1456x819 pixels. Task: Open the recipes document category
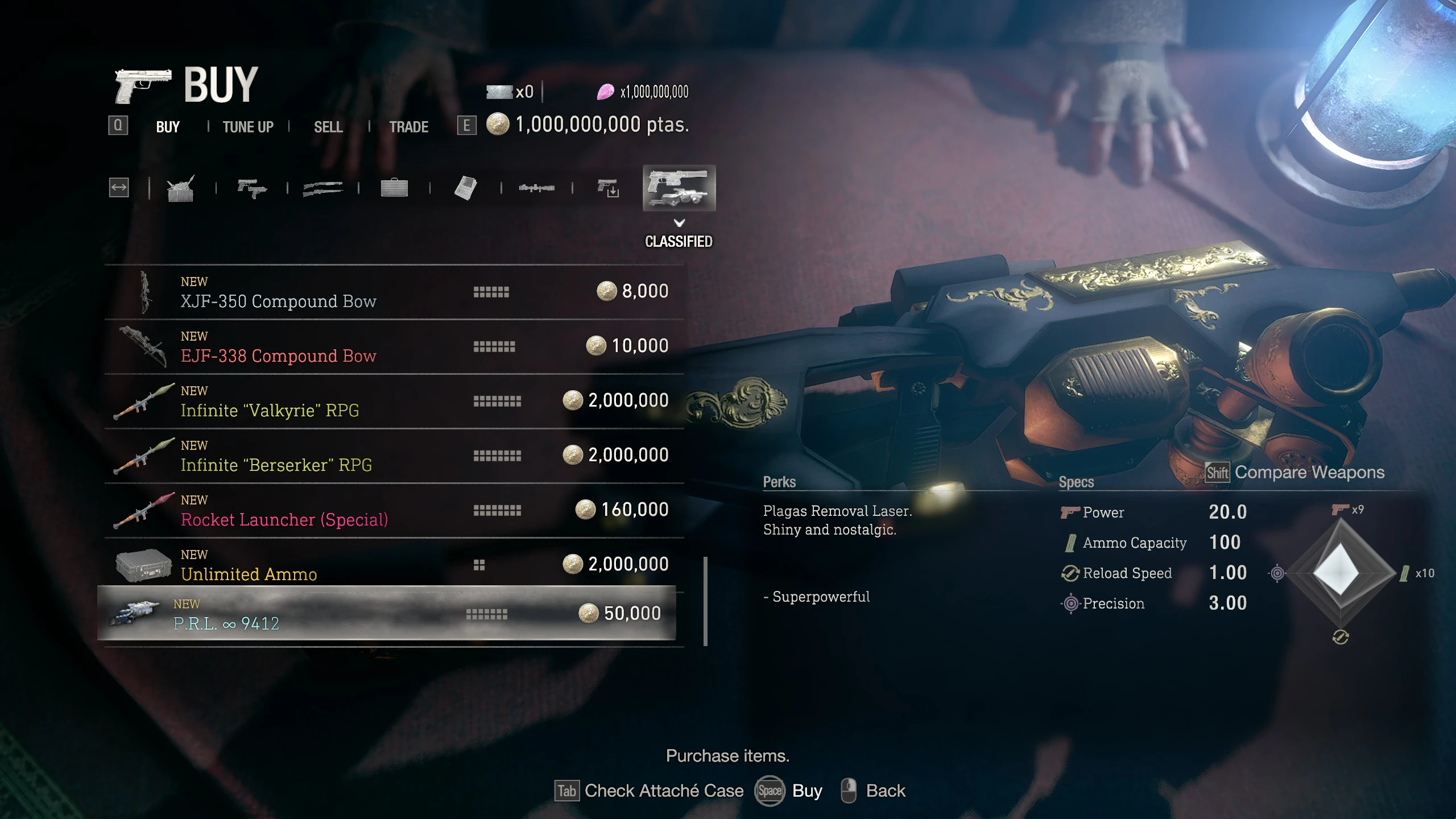pyautogui.click(x=465, y=188)
